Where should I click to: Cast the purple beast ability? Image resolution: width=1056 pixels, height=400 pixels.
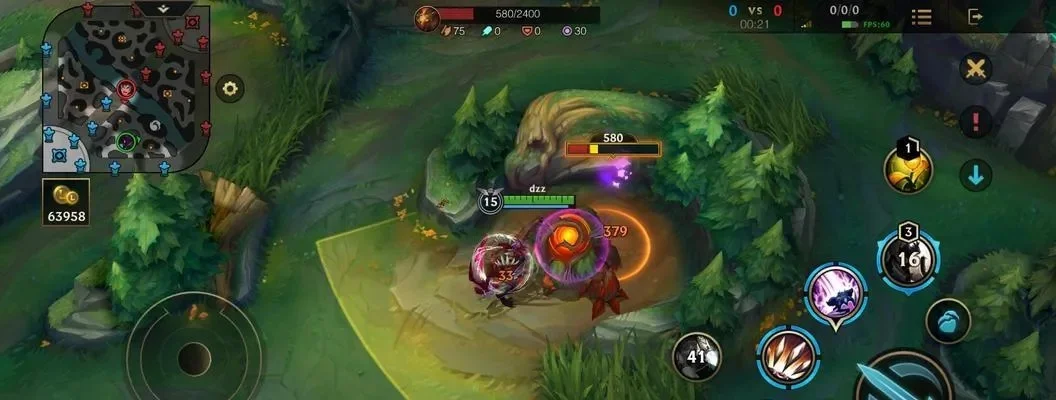pyautogui.click(x=835, y=294)
